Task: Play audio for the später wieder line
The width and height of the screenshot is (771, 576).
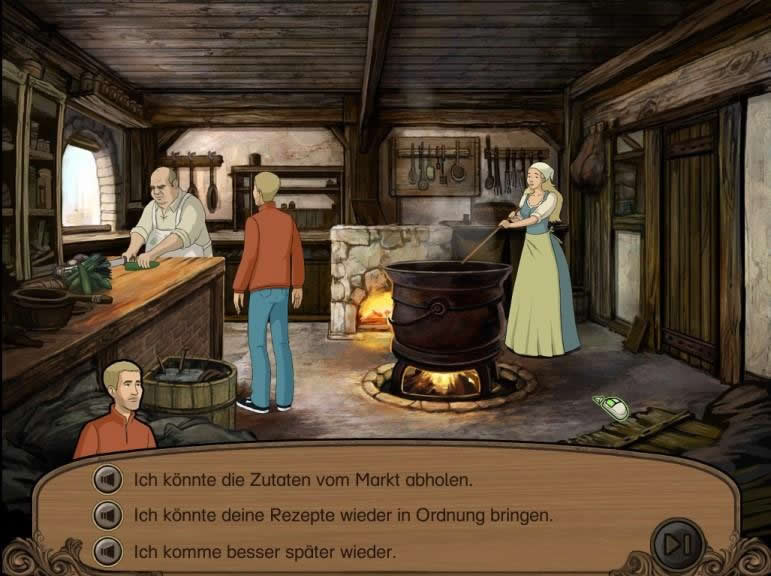Action: pos(106,551)
